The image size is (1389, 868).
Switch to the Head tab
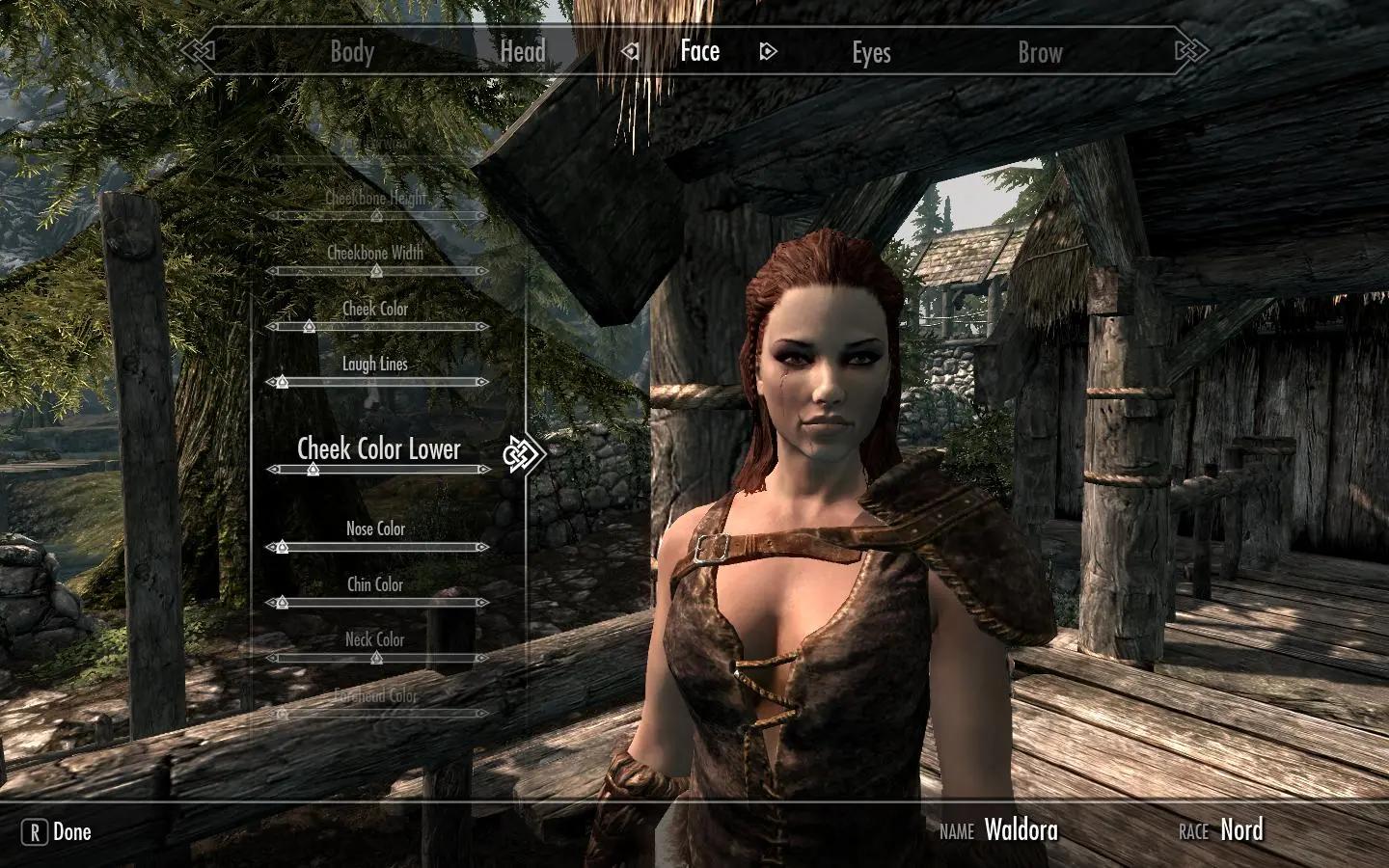tap(523, 52)
